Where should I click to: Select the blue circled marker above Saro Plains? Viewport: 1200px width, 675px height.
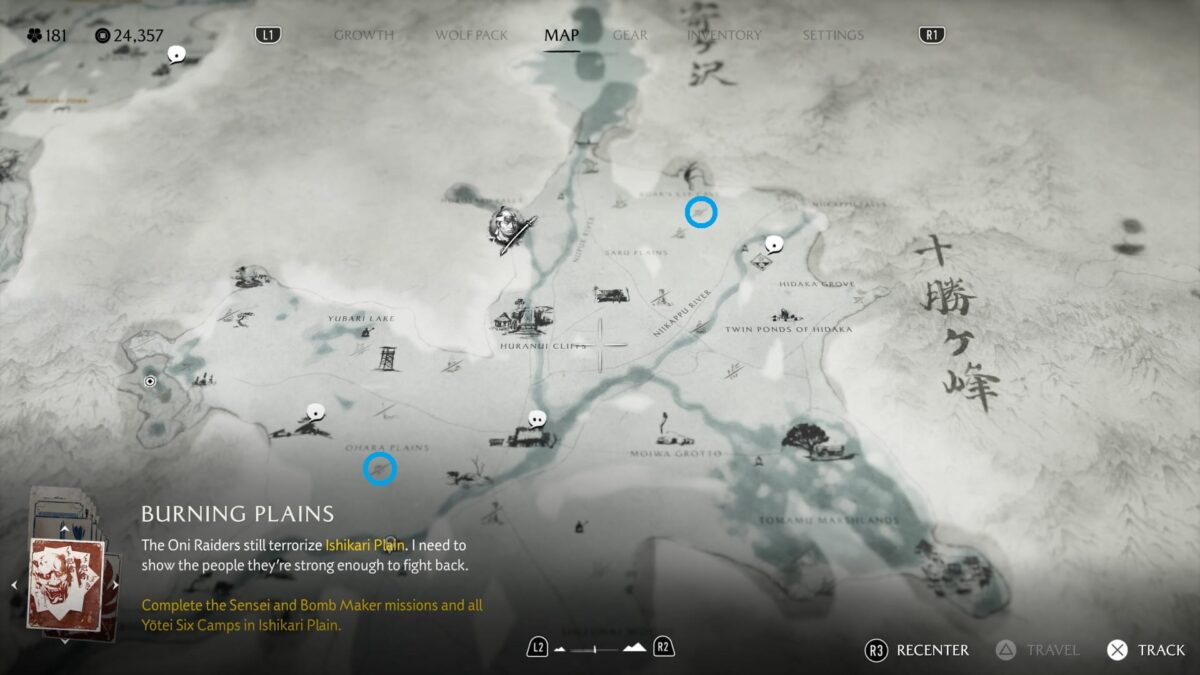[701, 212]
